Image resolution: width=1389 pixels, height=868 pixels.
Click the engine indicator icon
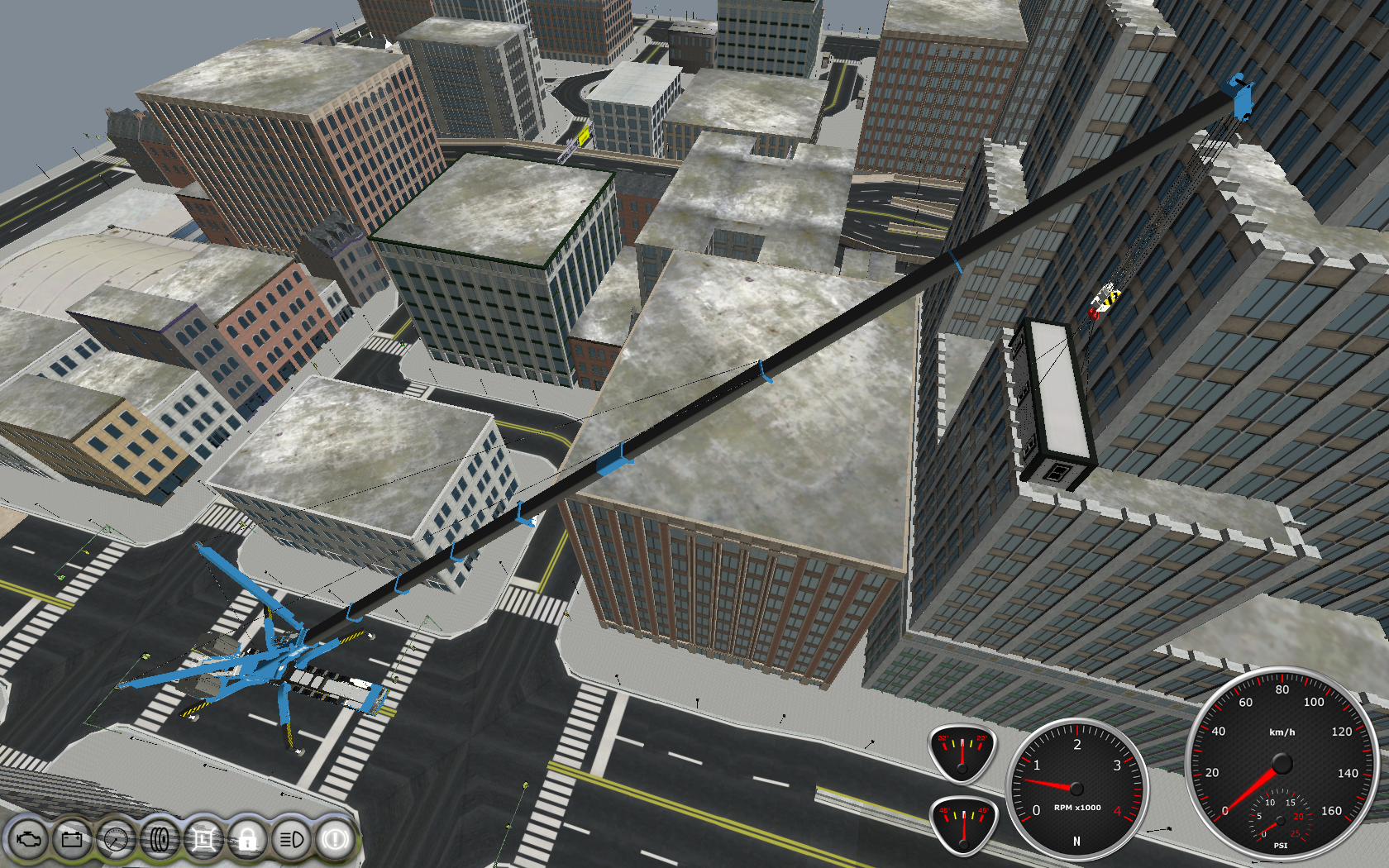click(x=28, y=840)
